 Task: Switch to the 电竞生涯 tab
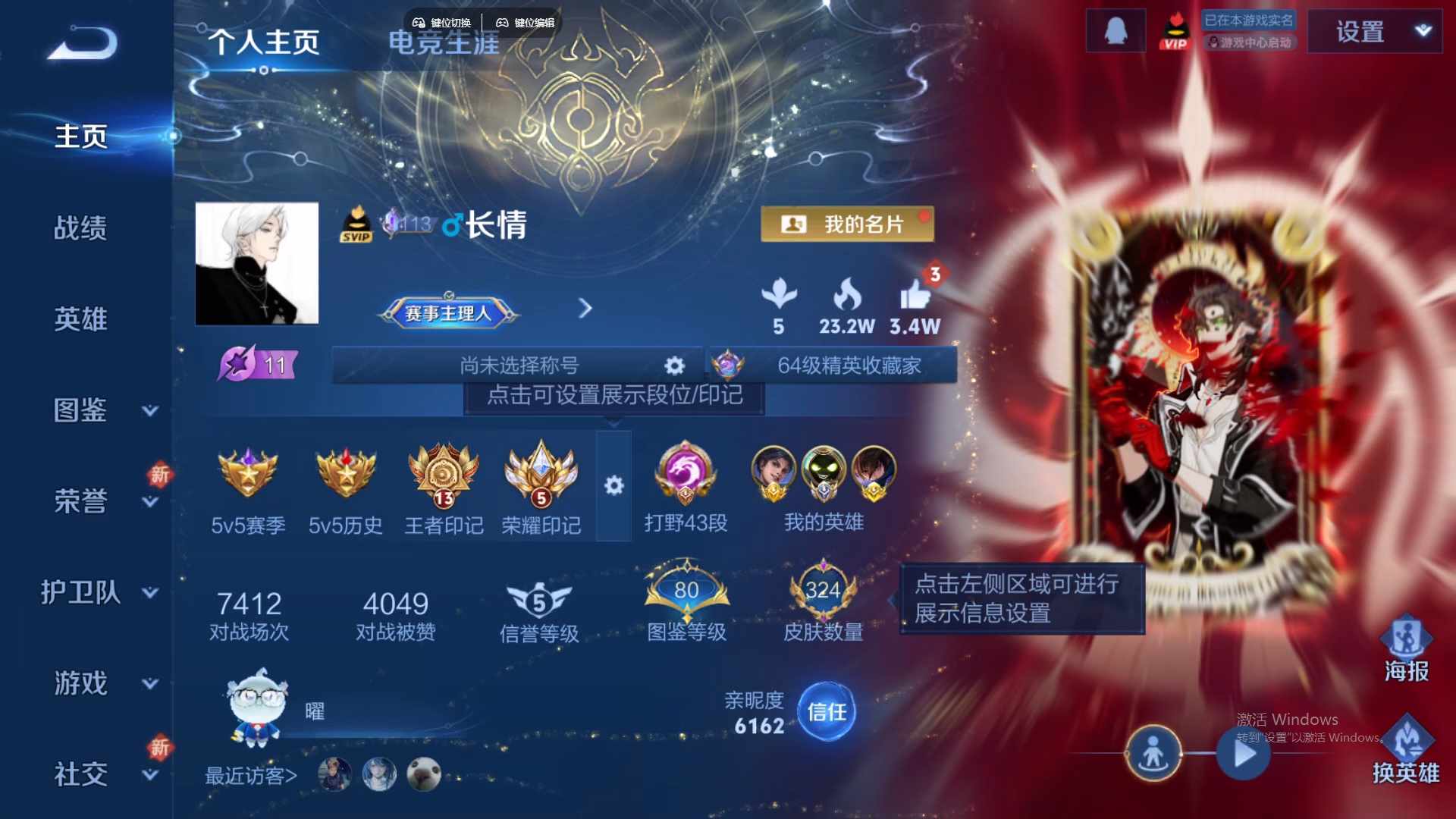coord(443,43)
